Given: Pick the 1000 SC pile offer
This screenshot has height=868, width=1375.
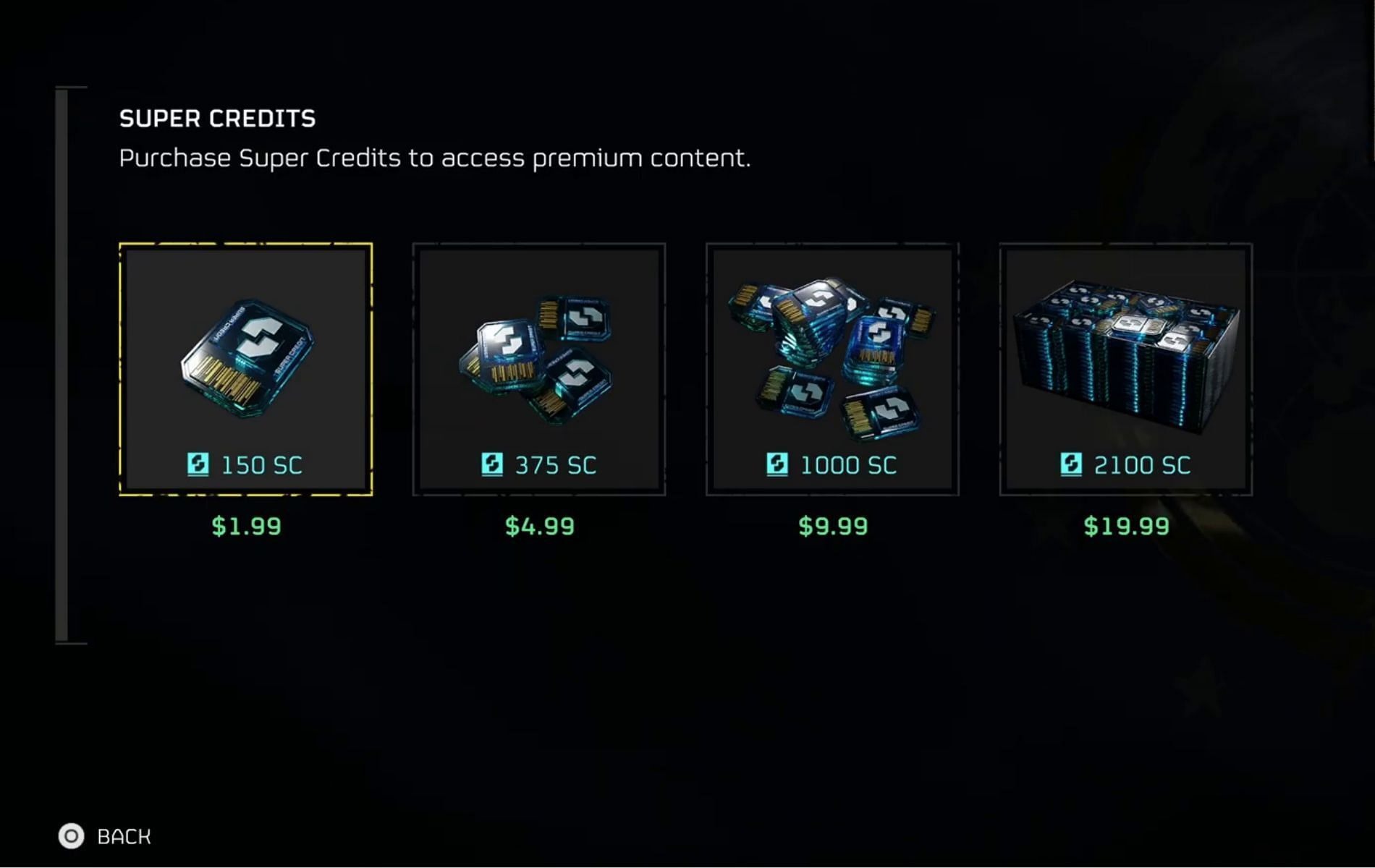Looking at the screenshot, I should (x=832, y=369).
